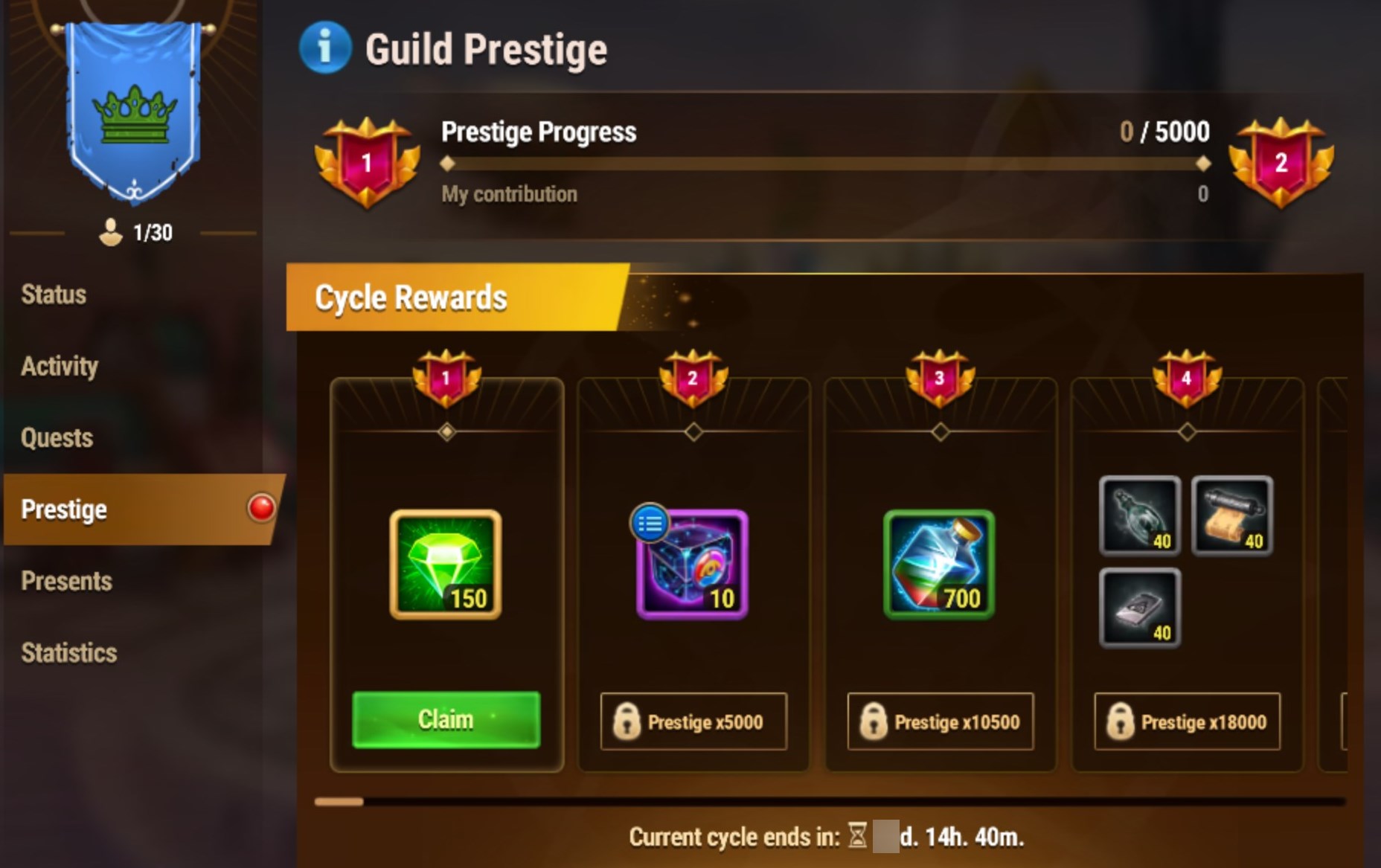
Task: Inspect the scroll item reward slot
Action: point(1232,516)
